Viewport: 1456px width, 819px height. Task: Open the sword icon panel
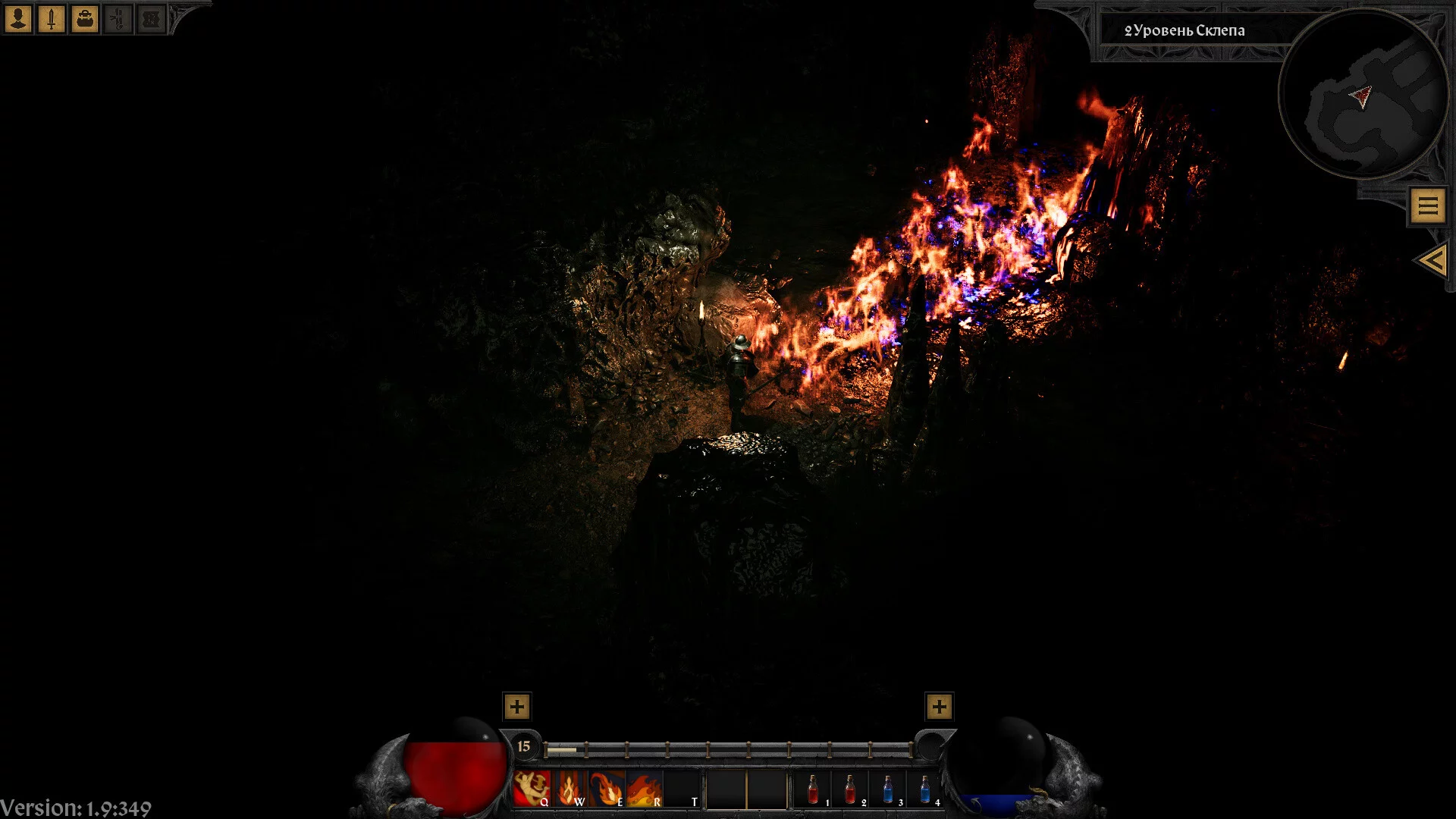[x=52, y=18]
